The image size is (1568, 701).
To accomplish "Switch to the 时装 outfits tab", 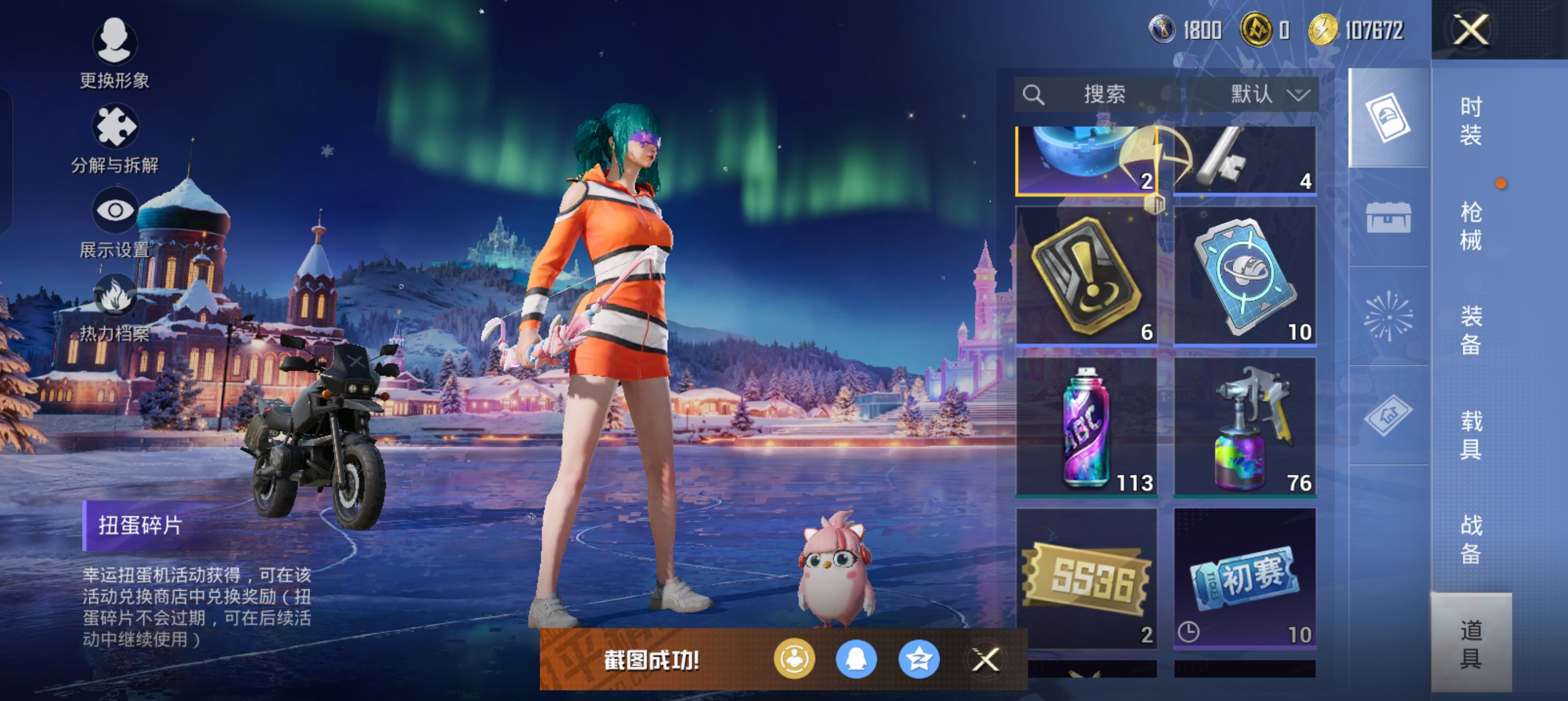I will pyautogui.click(x=1471, y=120).
